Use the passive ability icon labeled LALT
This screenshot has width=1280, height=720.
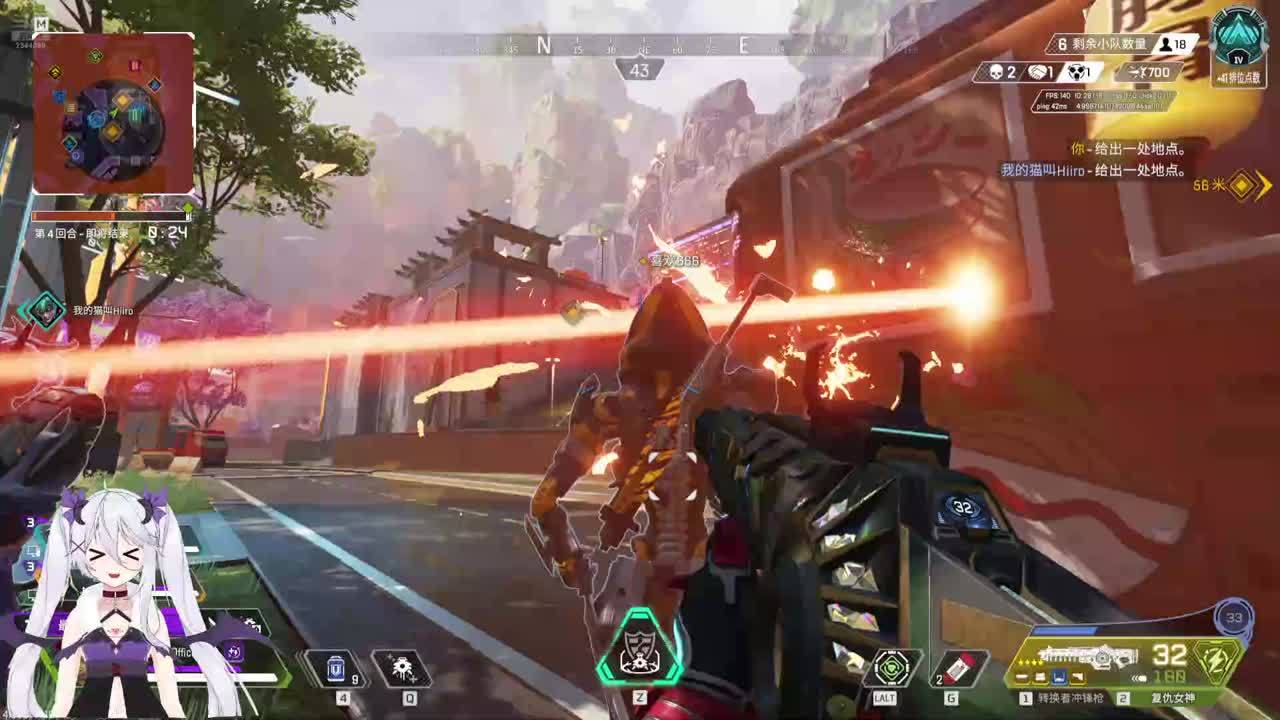tap(891, 668)
